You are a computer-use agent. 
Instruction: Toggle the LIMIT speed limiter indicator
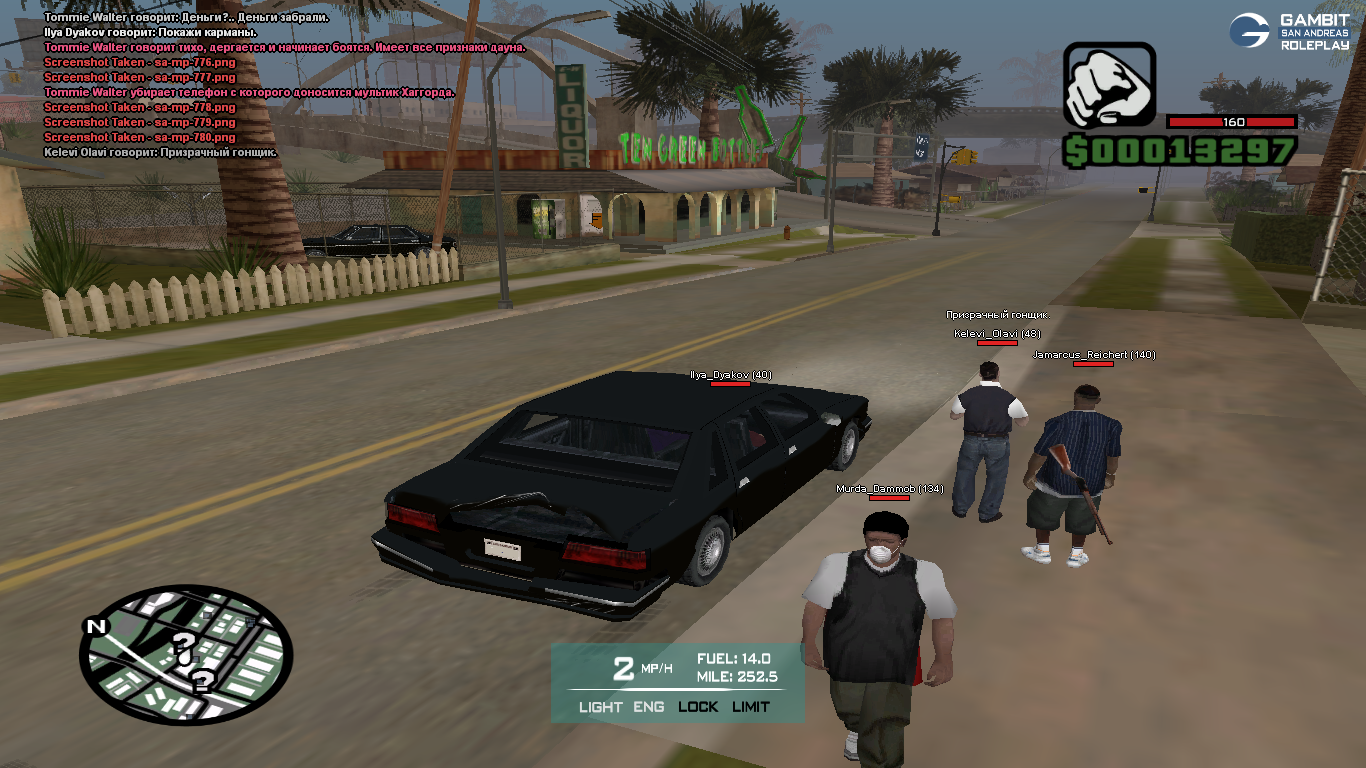[x=751, y=707]
